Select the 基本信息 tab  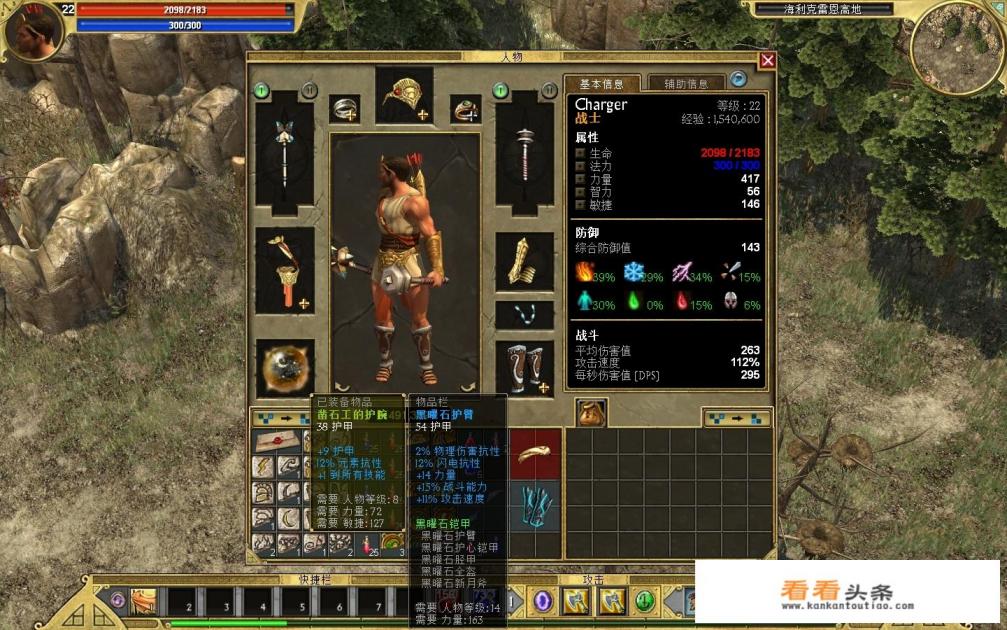coord(602,84)
